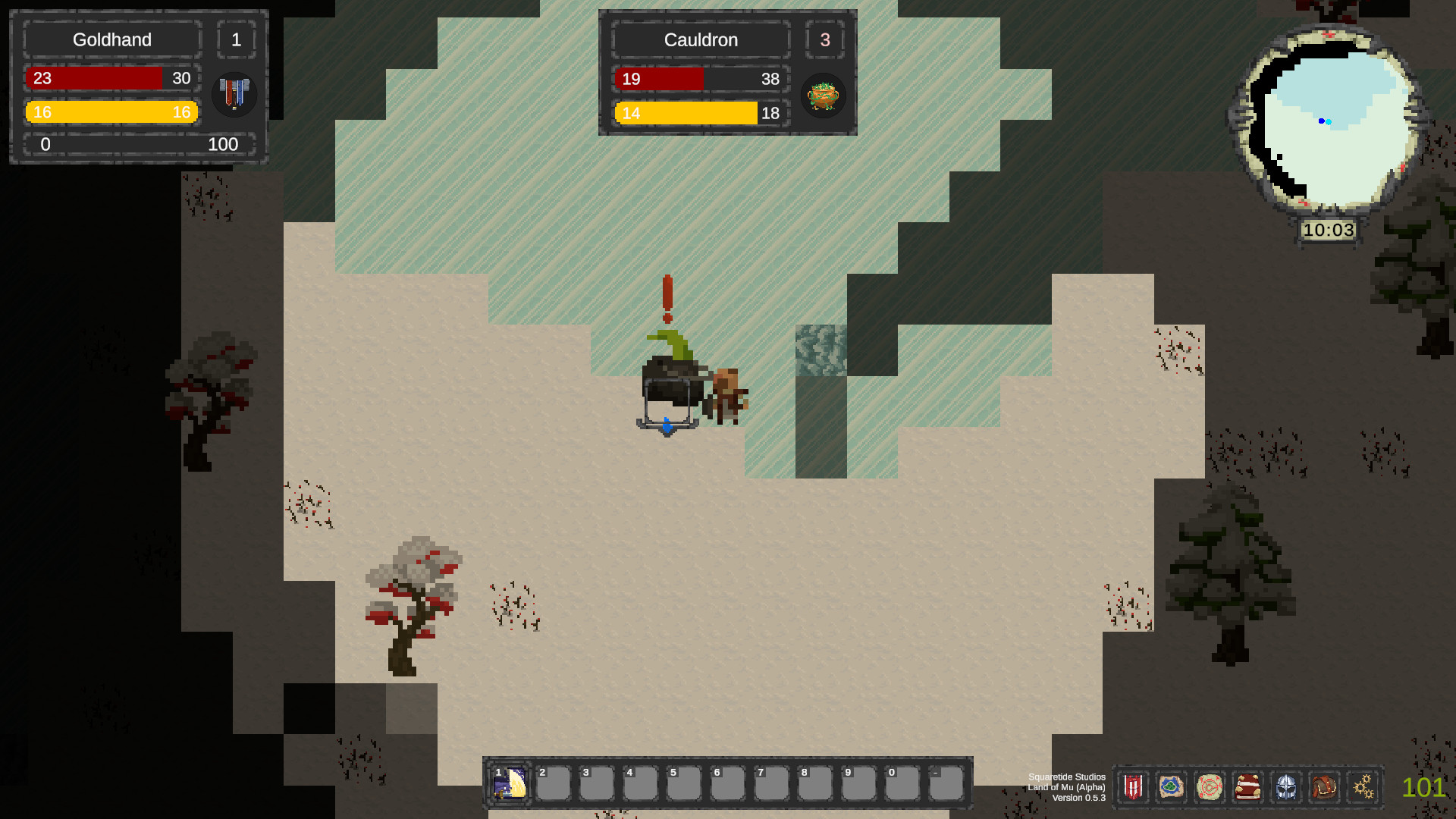Click the Cauldron target portrait icon
The height and width of the screenshot is (819, 1456).
coord(823,96)
